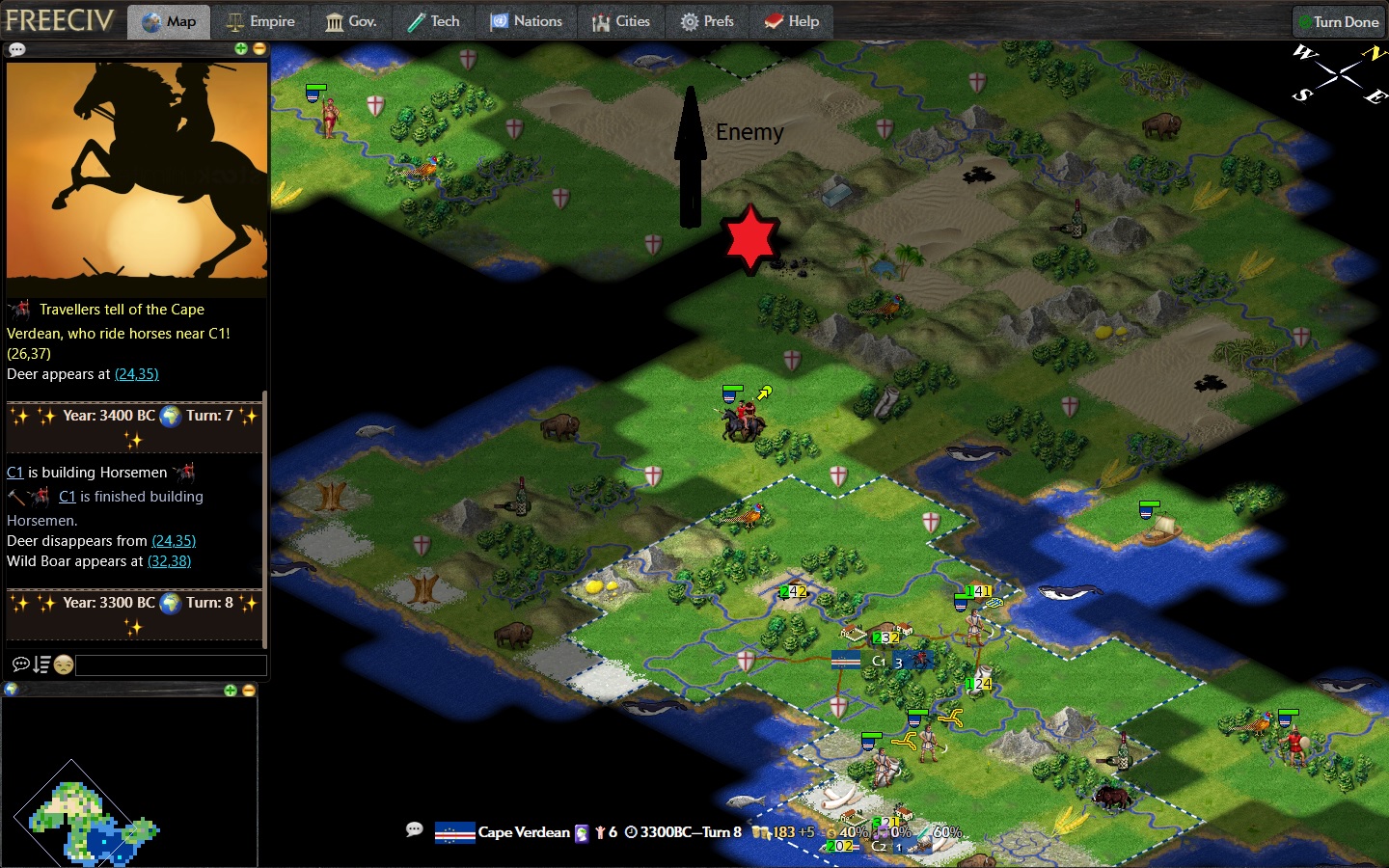1389x868 pixels.
Task: Collapse the minimap panel with its orange minus
Action: pyautogui.click(x=248, y=690)
